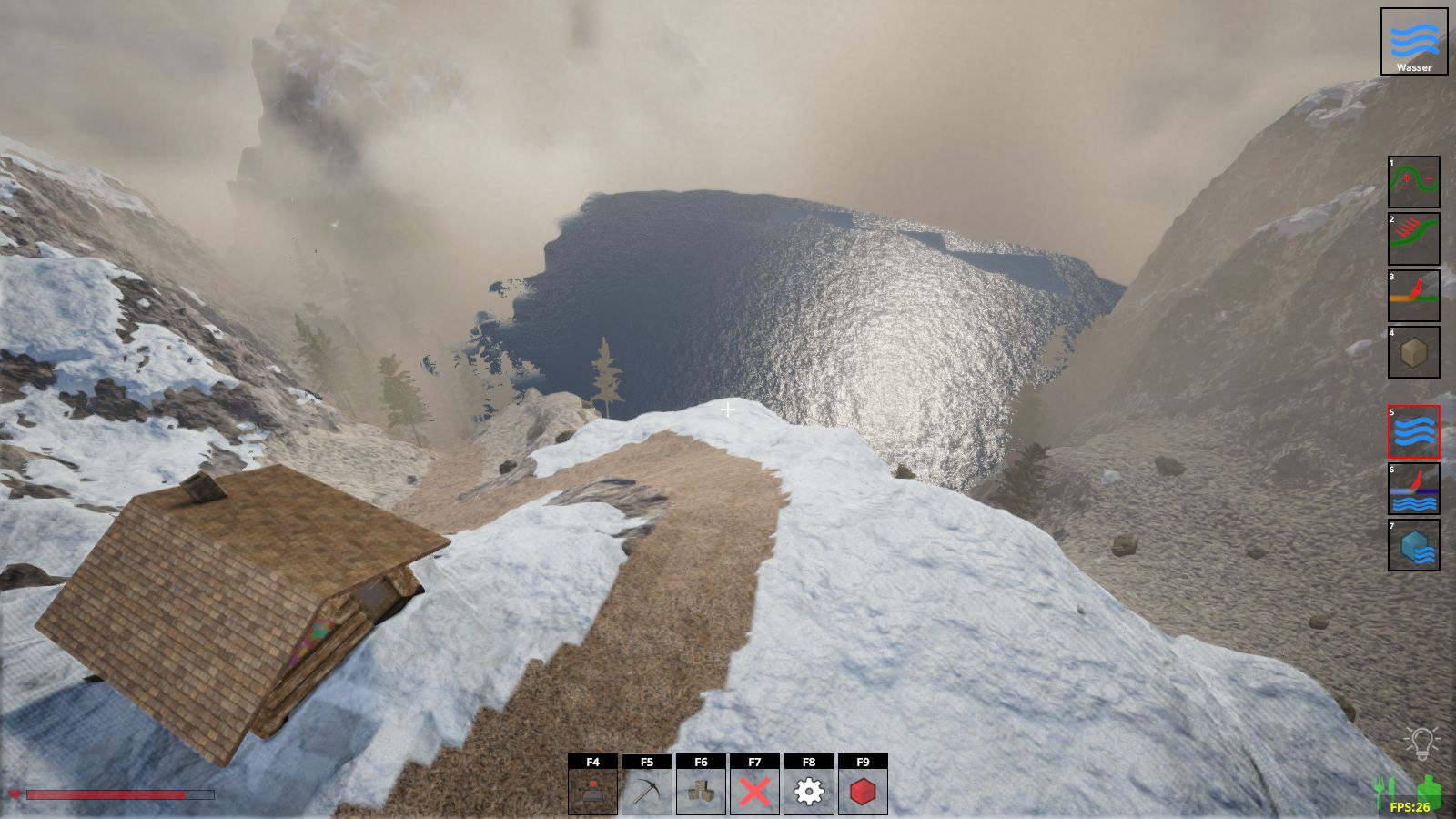
Task: Activate the terrain paint brush tool
Action: 1413,296
